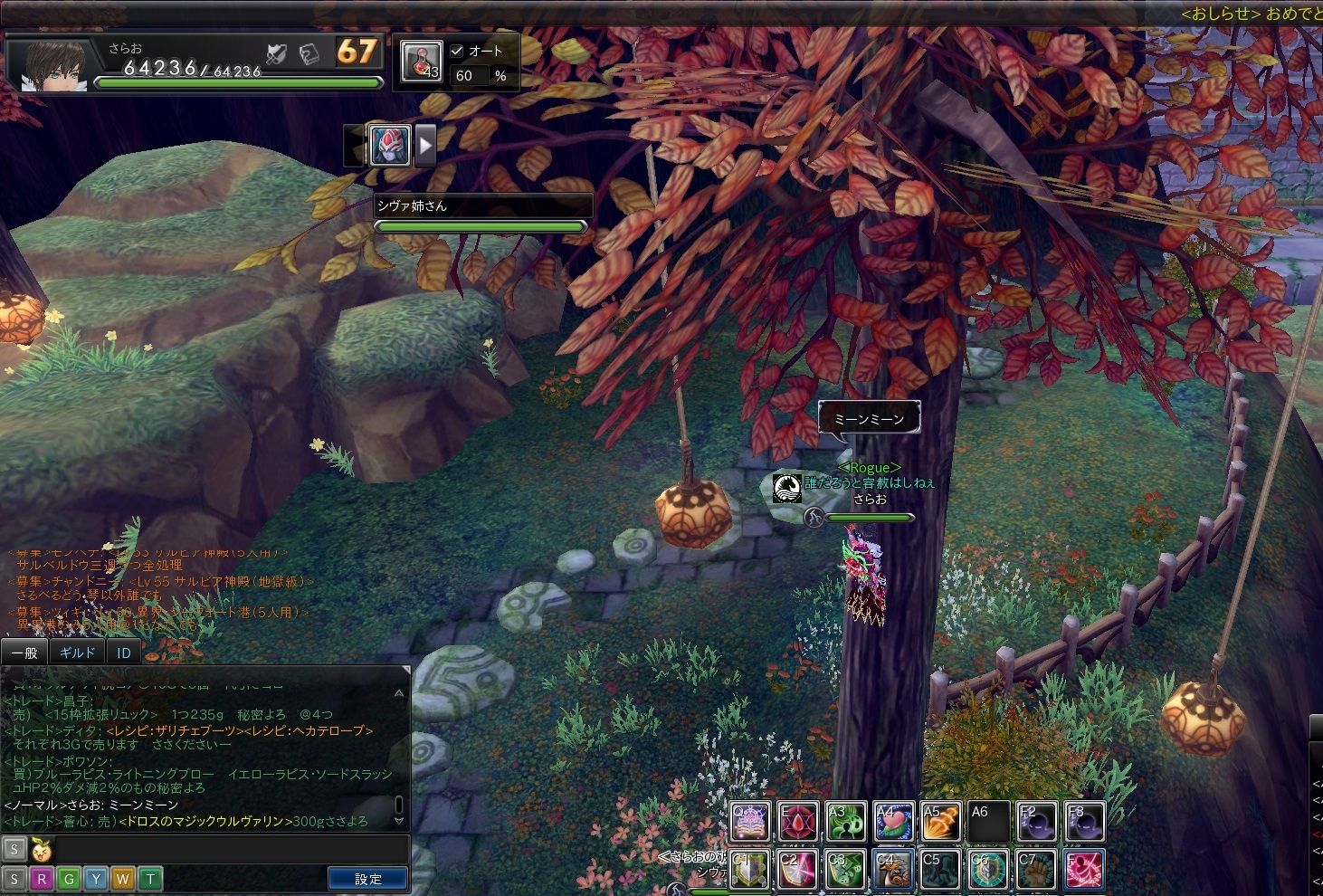
Task: Click the red-helmet pet portrait icon
Action: (x=390, y=145)
